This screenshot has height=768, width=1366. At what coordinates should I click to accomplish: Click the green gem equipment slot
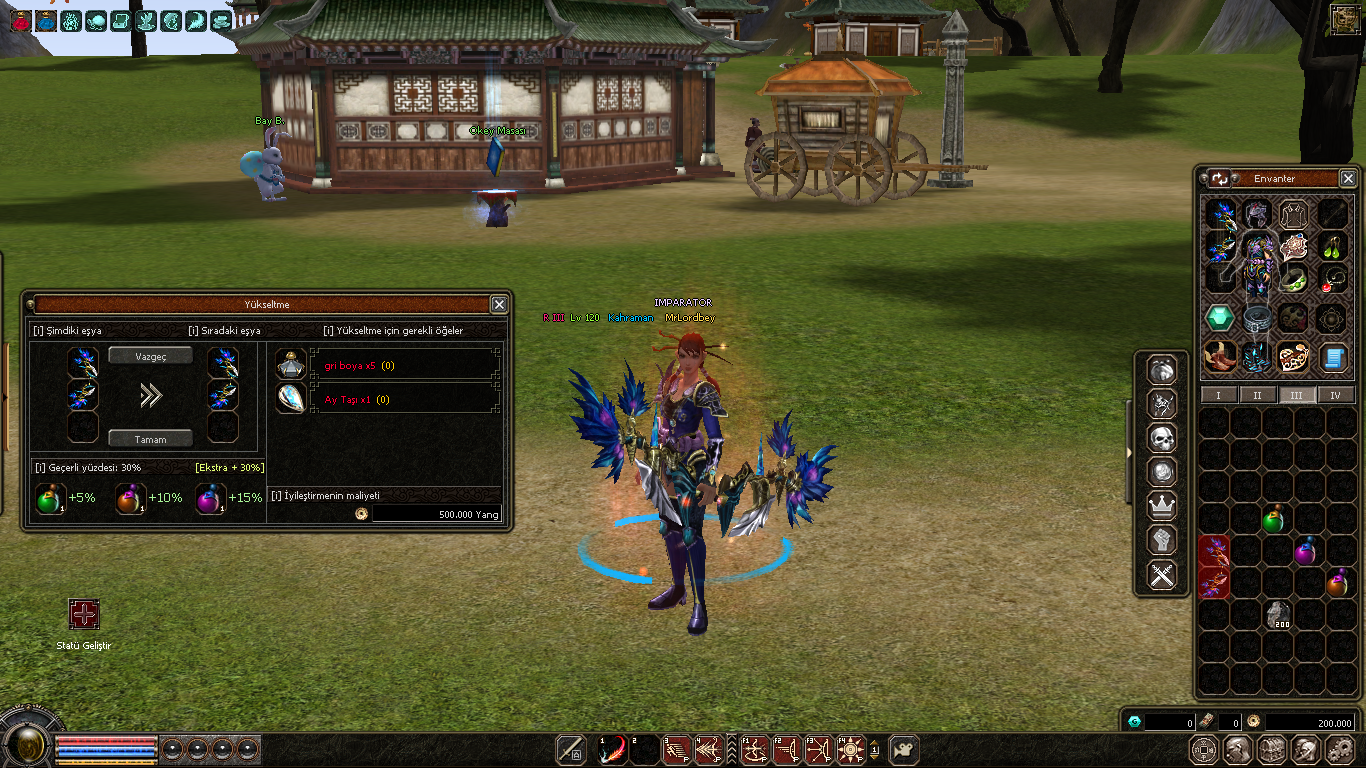tap(1218, 318)
